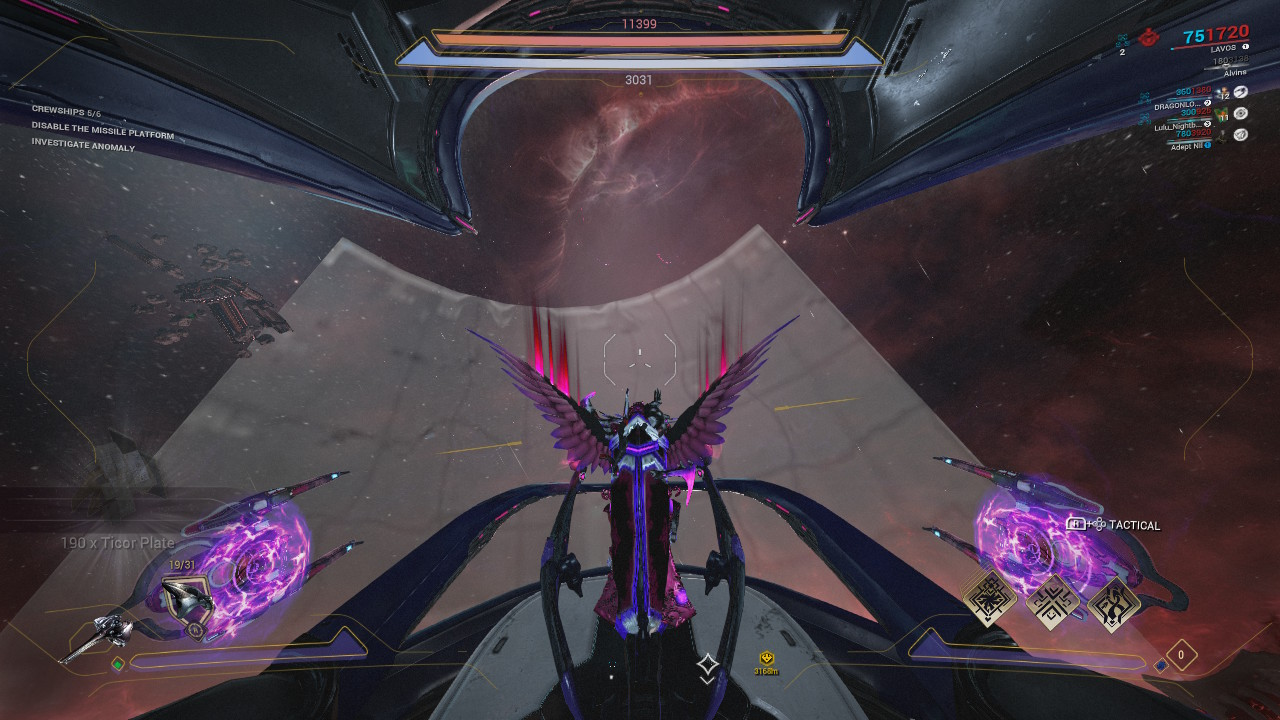Image resolution: width=1280 pixels, height=720 pixels.
Task: Expand the squad member list for Alvina
Action: pos(1235,72)
